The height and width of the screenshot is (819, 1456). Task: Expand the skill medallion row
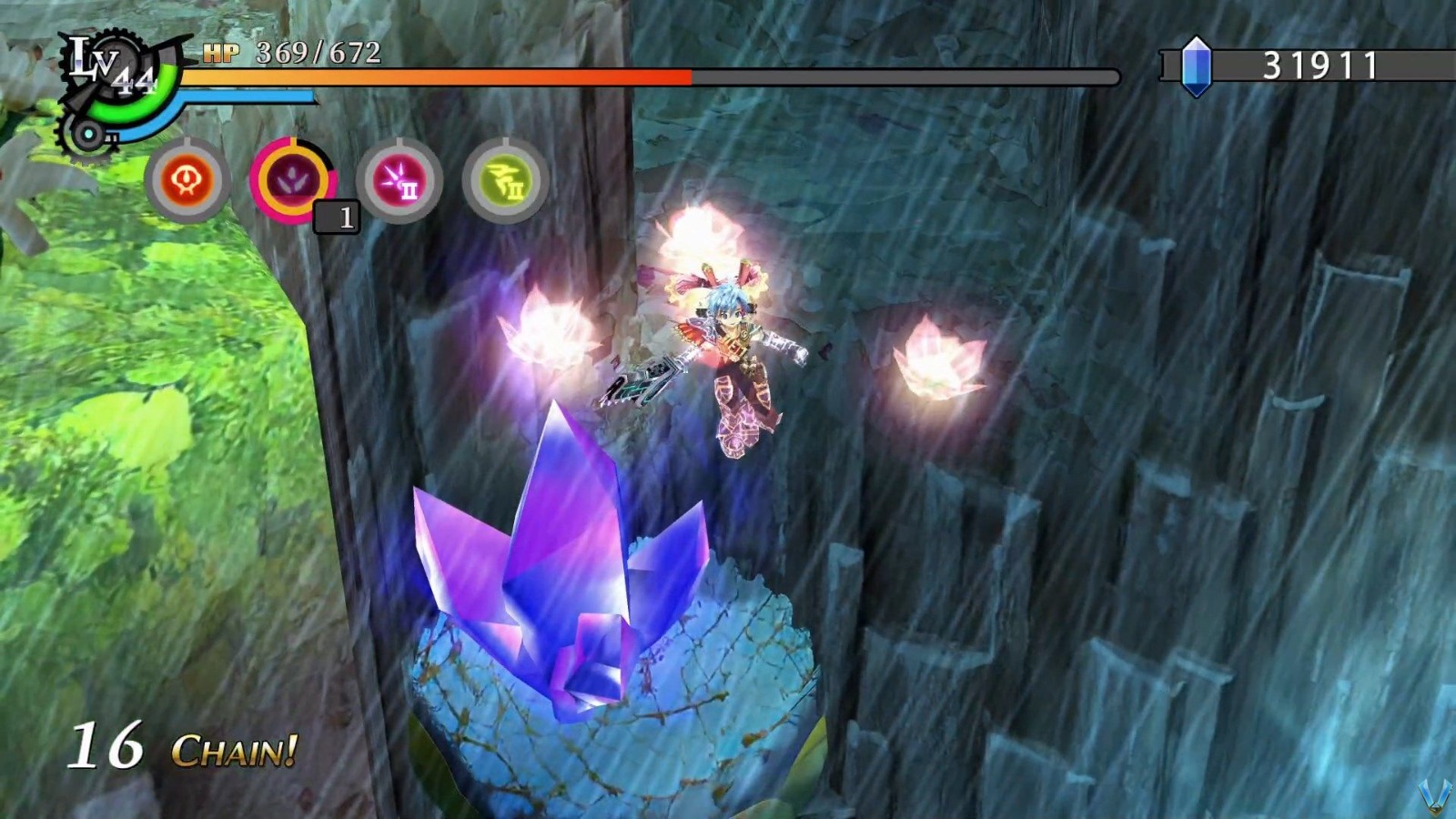point(346,178)
